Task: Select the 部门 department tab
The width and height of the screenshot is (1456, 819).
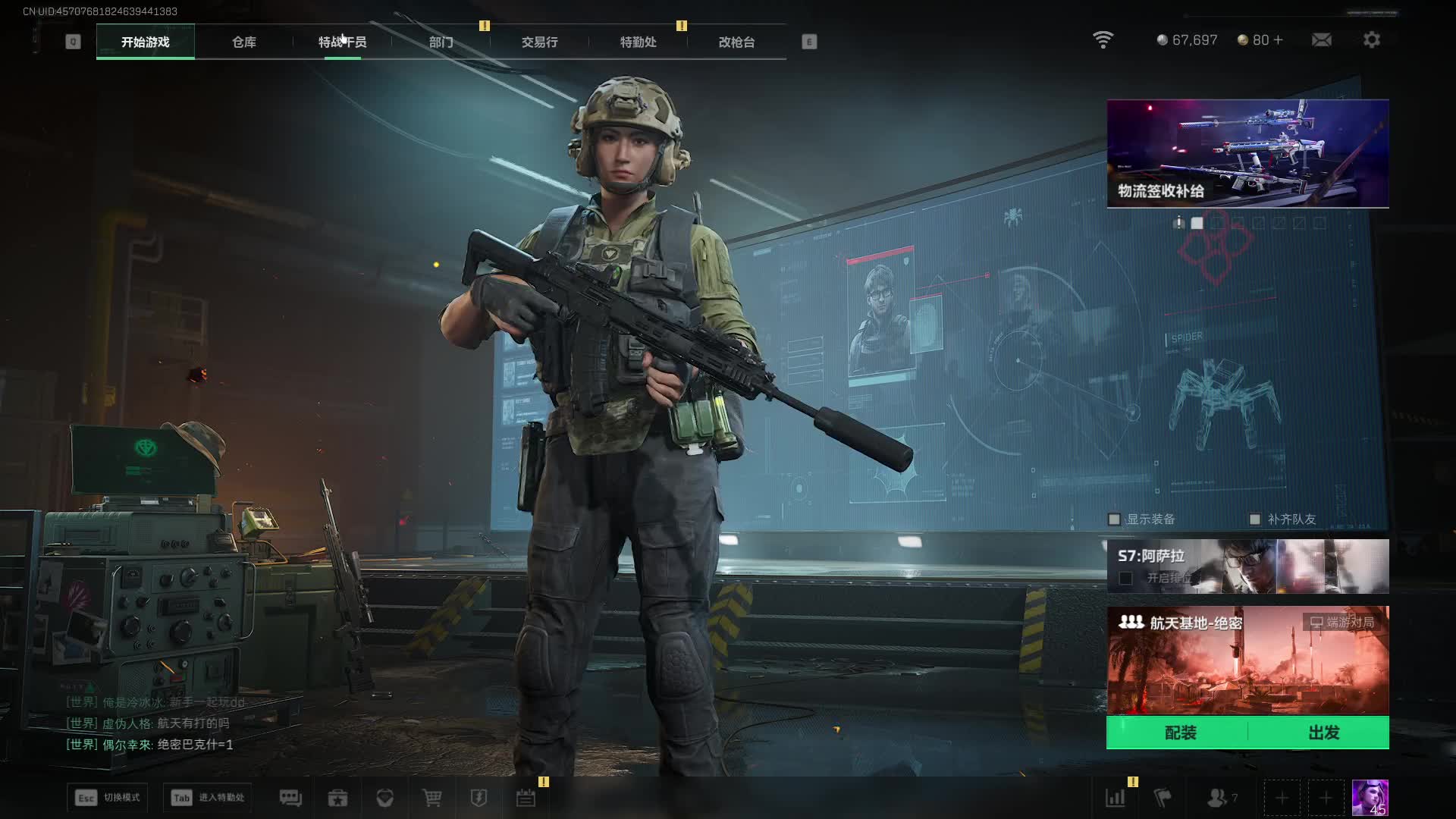Action: tap(441, 42)
